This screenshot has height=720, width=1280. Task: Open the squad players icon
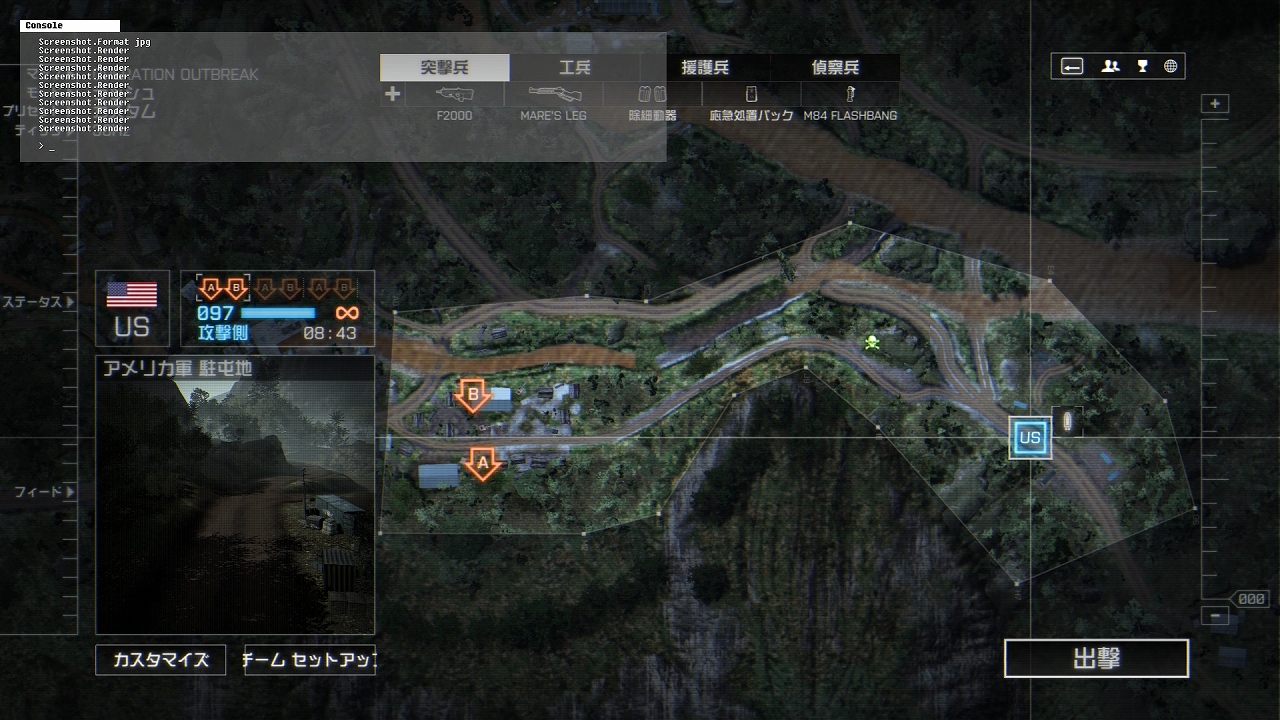pyautogui.click(x=1111, y=67)
